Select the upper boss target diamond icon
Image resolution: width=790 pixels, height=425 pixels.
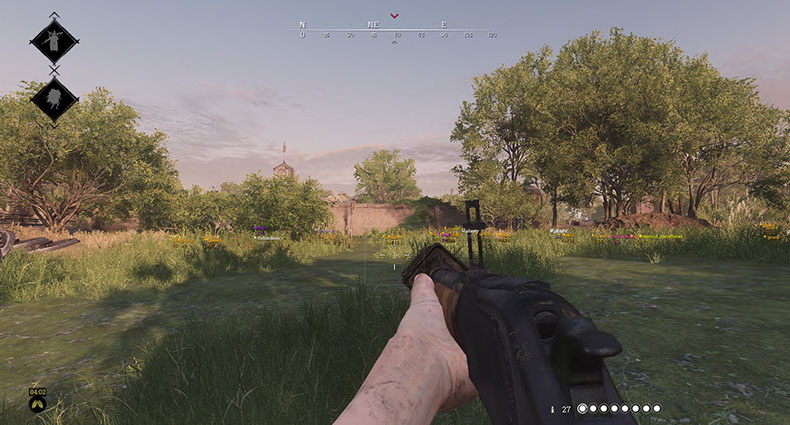point(54,40)
